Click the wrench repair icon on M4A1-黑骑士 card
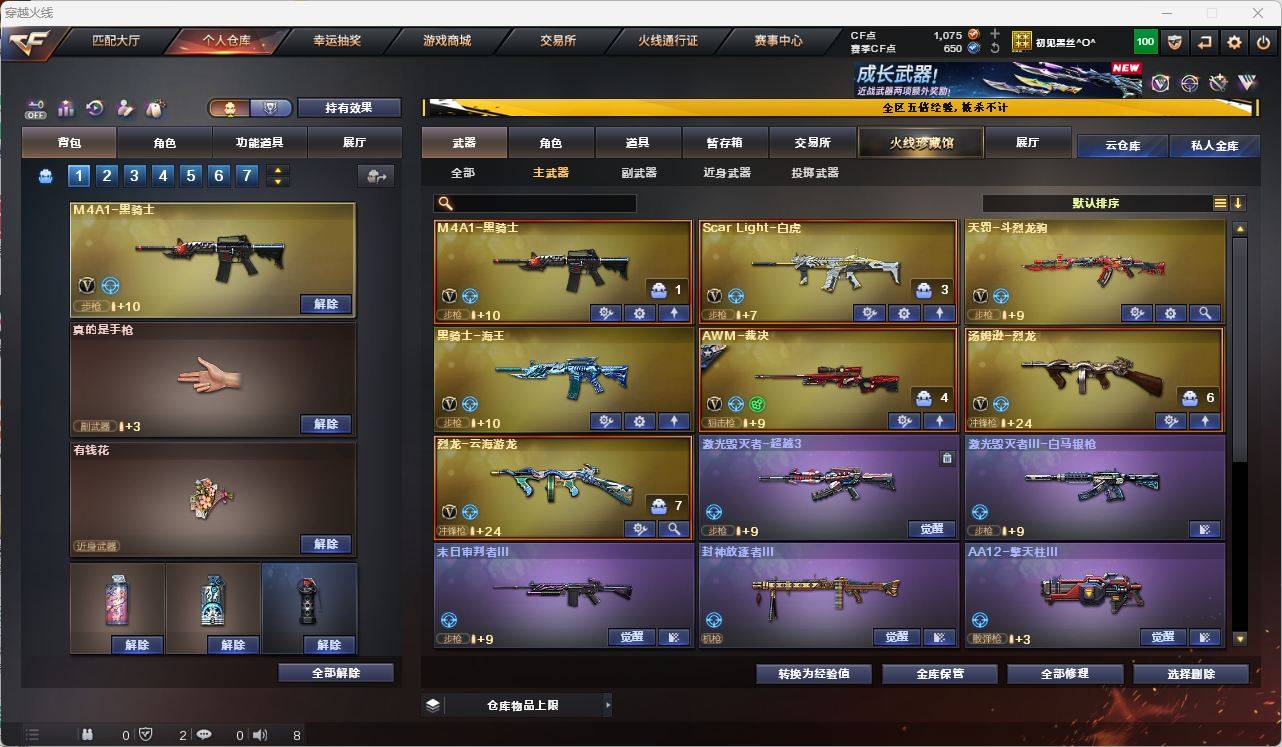 pyautogui.click(x=605, y=313)
